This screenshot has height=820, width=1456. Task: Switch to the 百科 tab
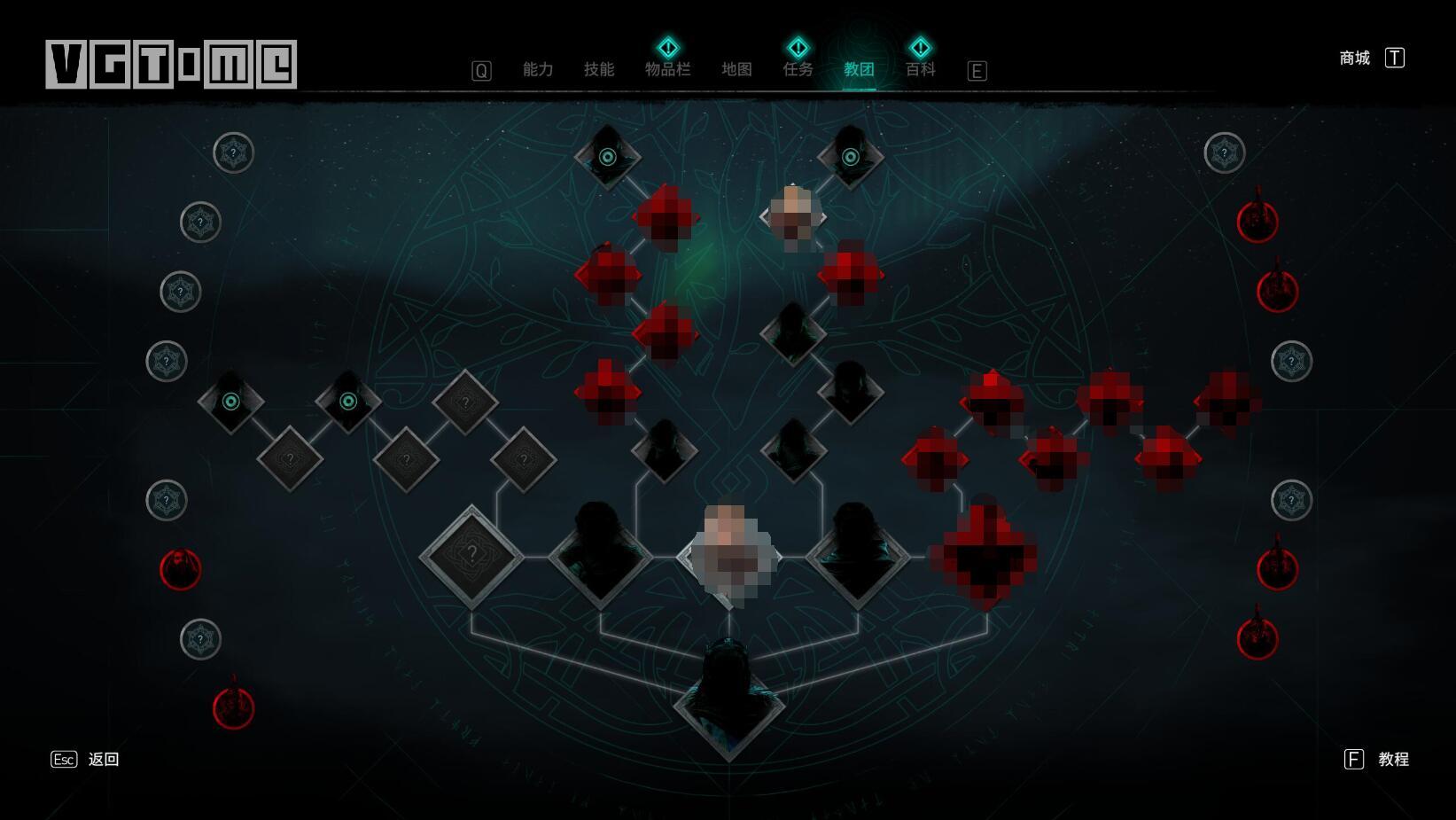point(920,69)
